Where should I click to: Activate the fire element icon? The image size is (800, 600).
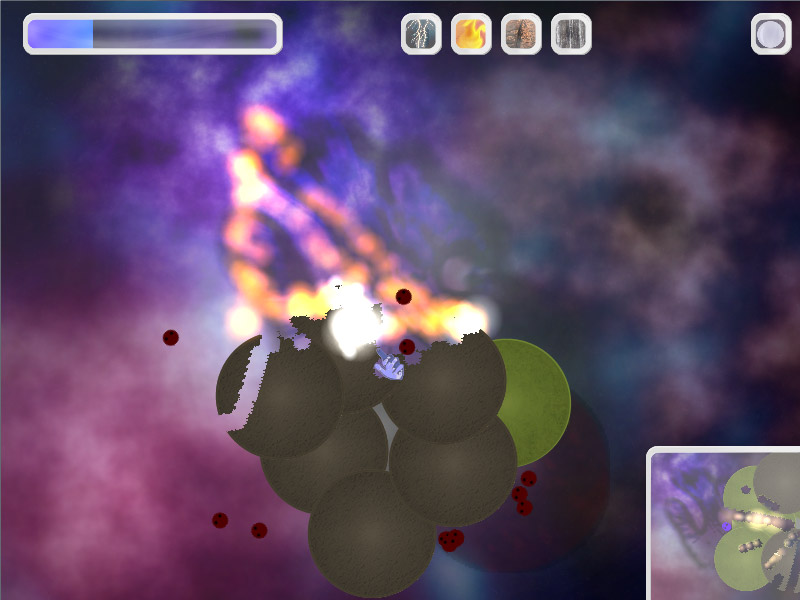coord(471,34)
